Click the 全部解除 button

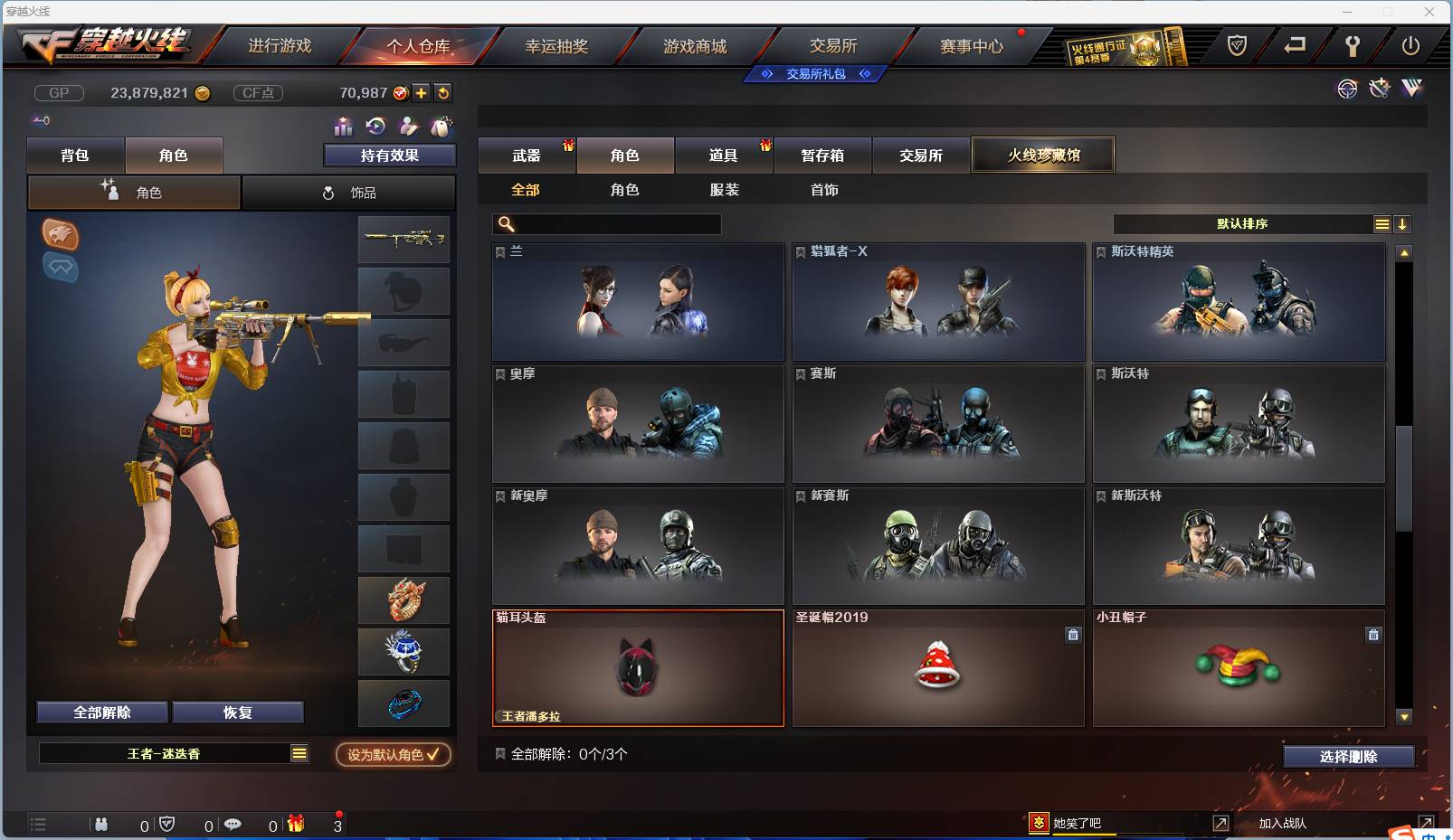click(102, 712)
